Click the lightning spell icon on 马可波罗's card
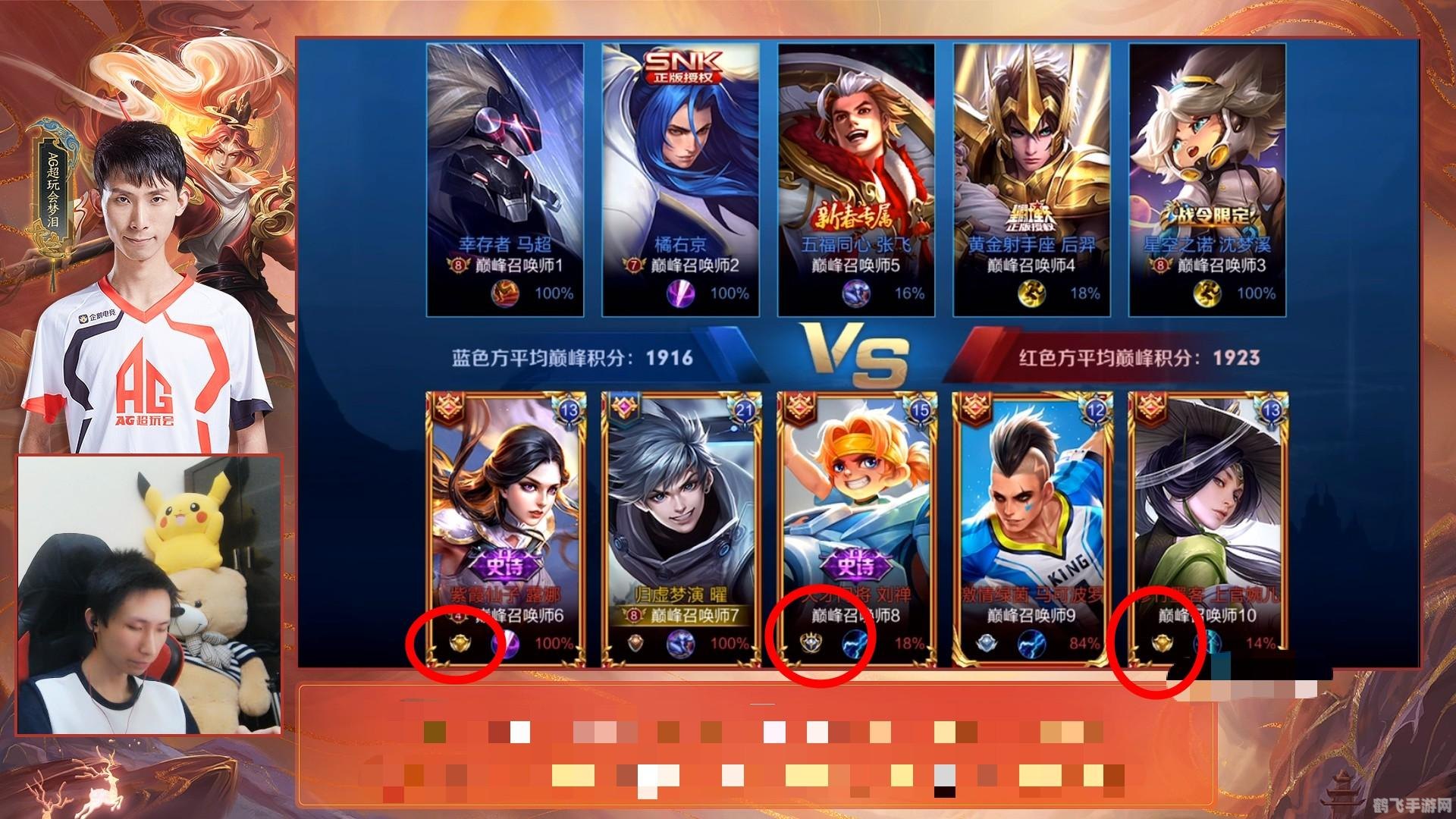Viewport: 1456px width, 819px height. pyautogui.click(x=1031, y=644)
